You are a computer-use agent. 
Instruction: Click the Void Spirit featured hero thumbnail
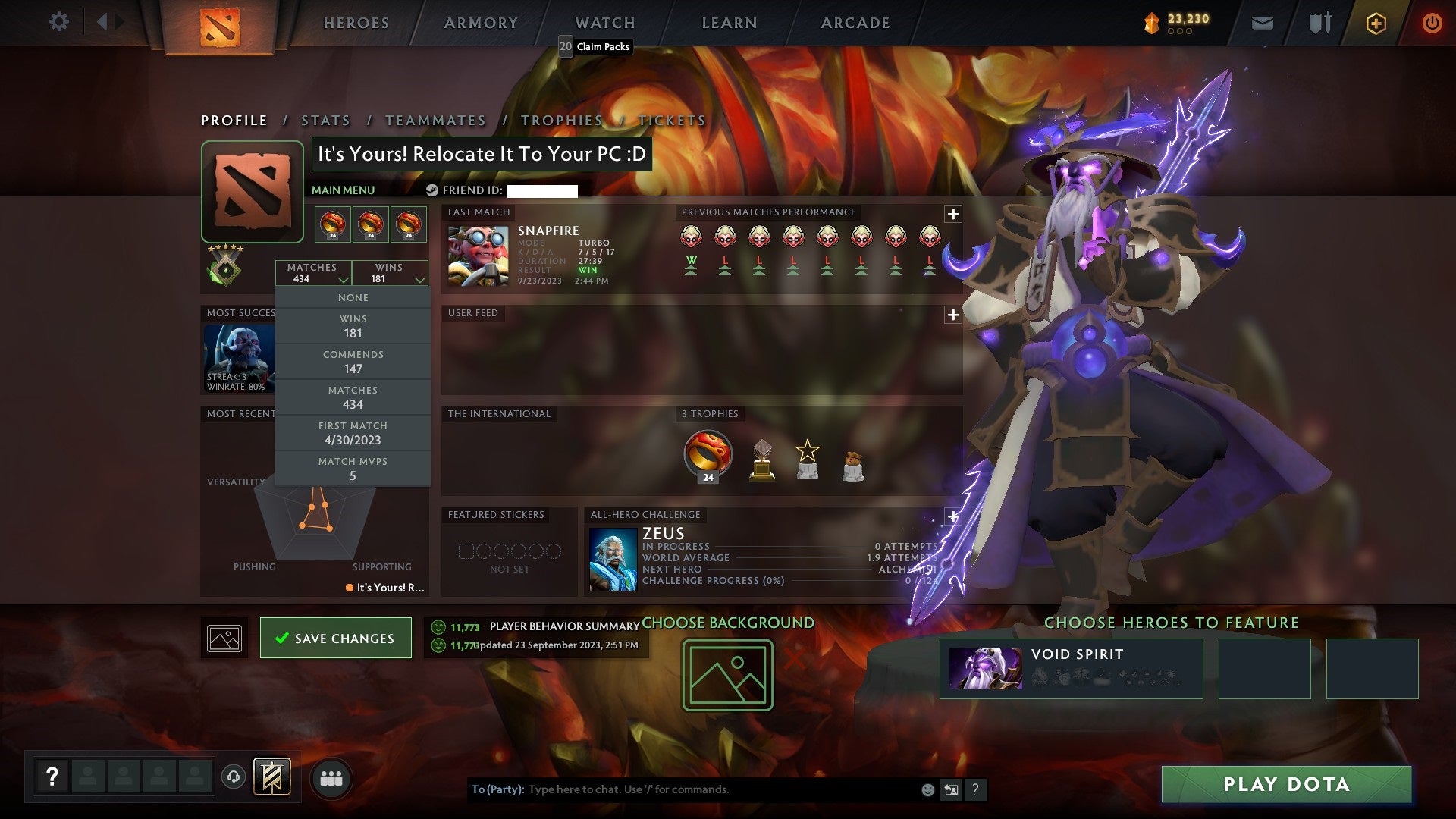[x=986, y=667]
